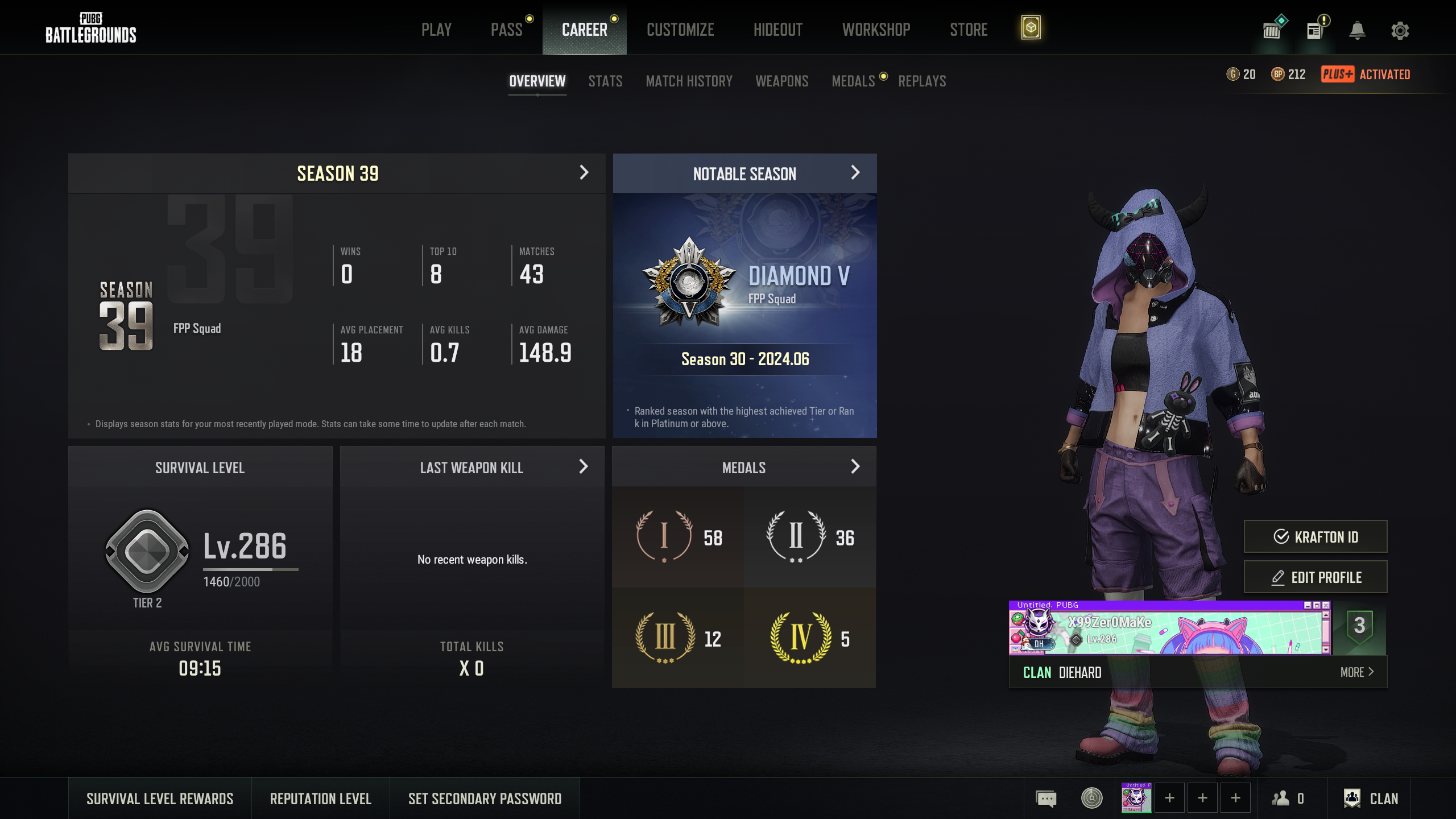The height and width of the screenshot is (819, 1456).
Task: Open the CUSTOMIZE menu
Action: 680,30
